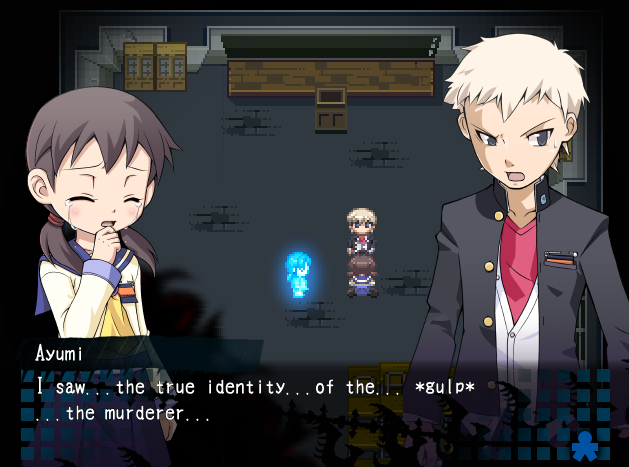Advance Ayumi's dialogue text box
Screen dimensions: 629x467
pos(300,398)
